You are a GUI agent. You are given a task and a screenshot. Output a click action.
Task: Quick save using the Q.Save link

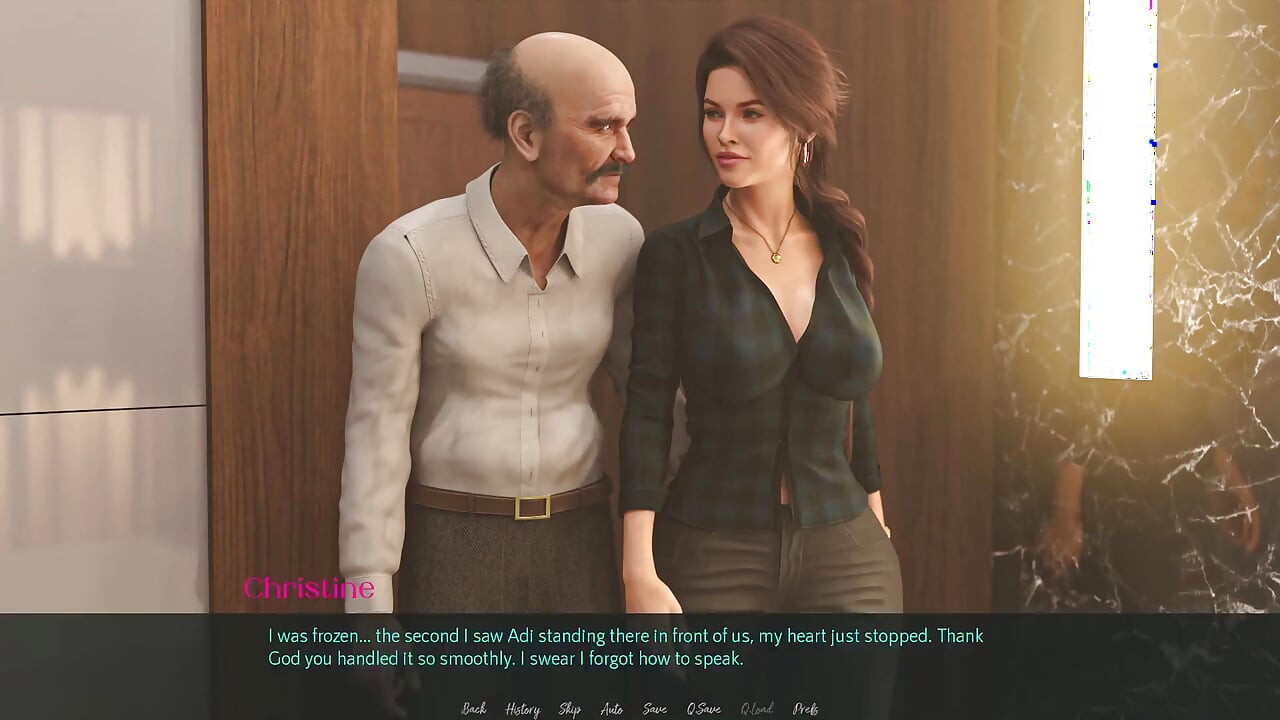coord(705,708)
